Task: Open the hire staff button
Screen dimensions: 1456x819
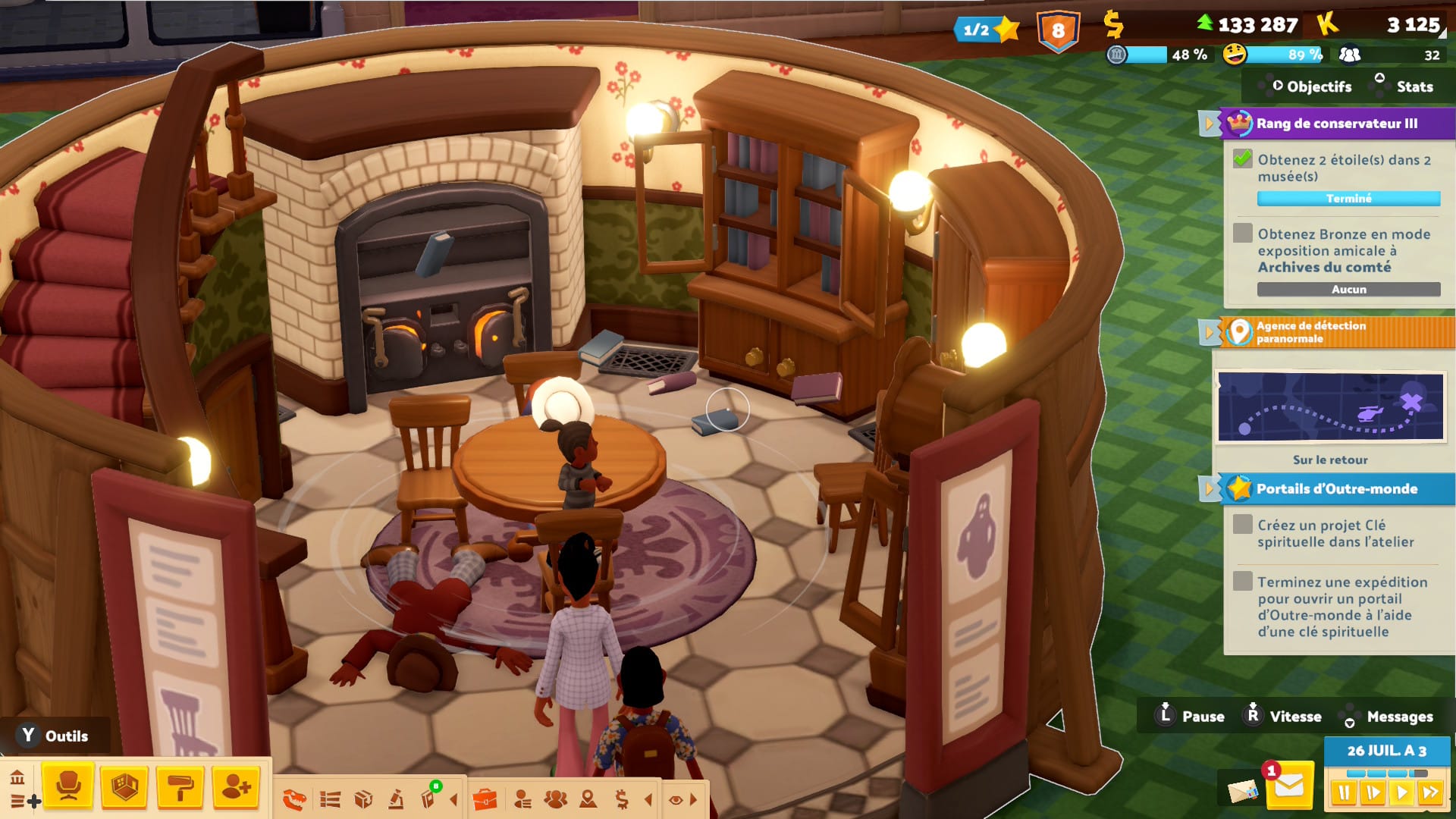Action: click(236, 787)
